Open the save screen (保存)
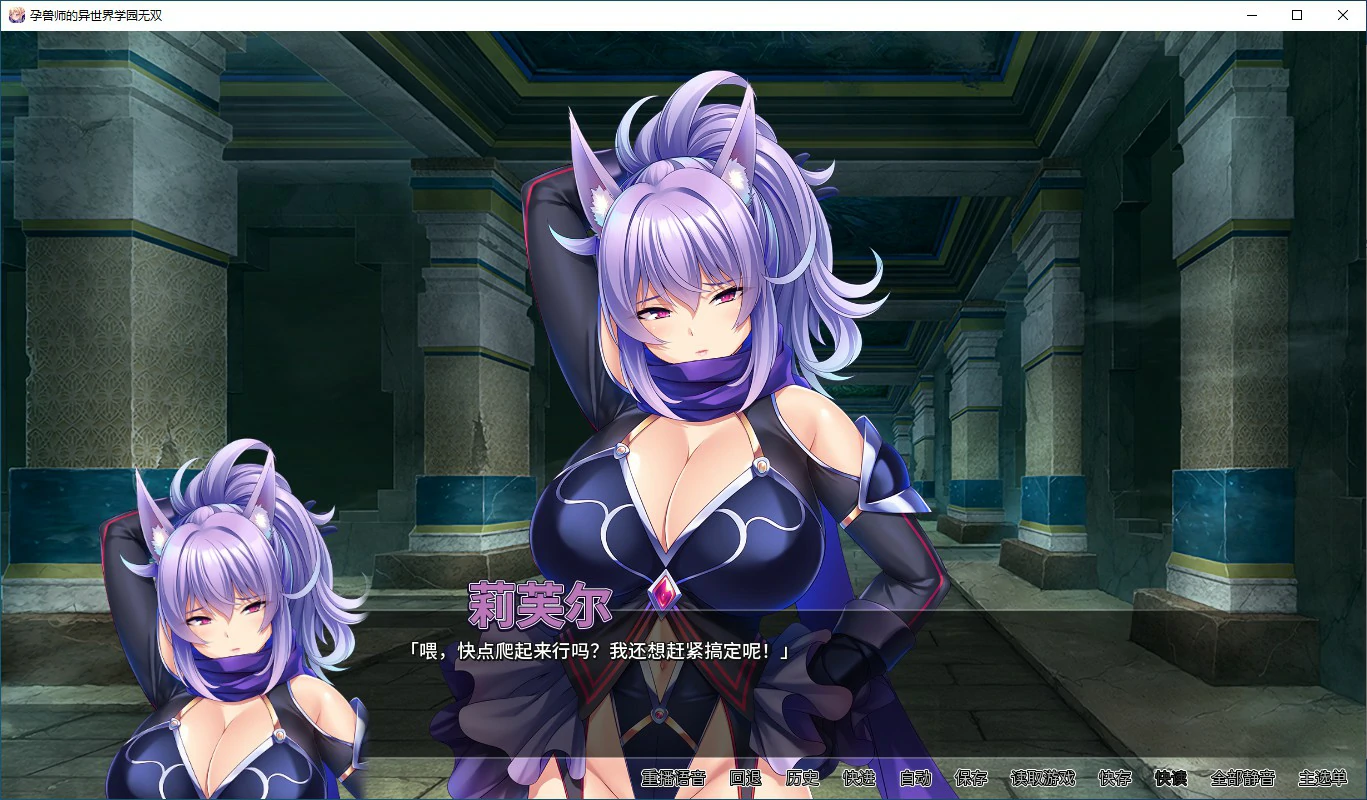Screen dimensions: 1367x800 pos(971,779)
